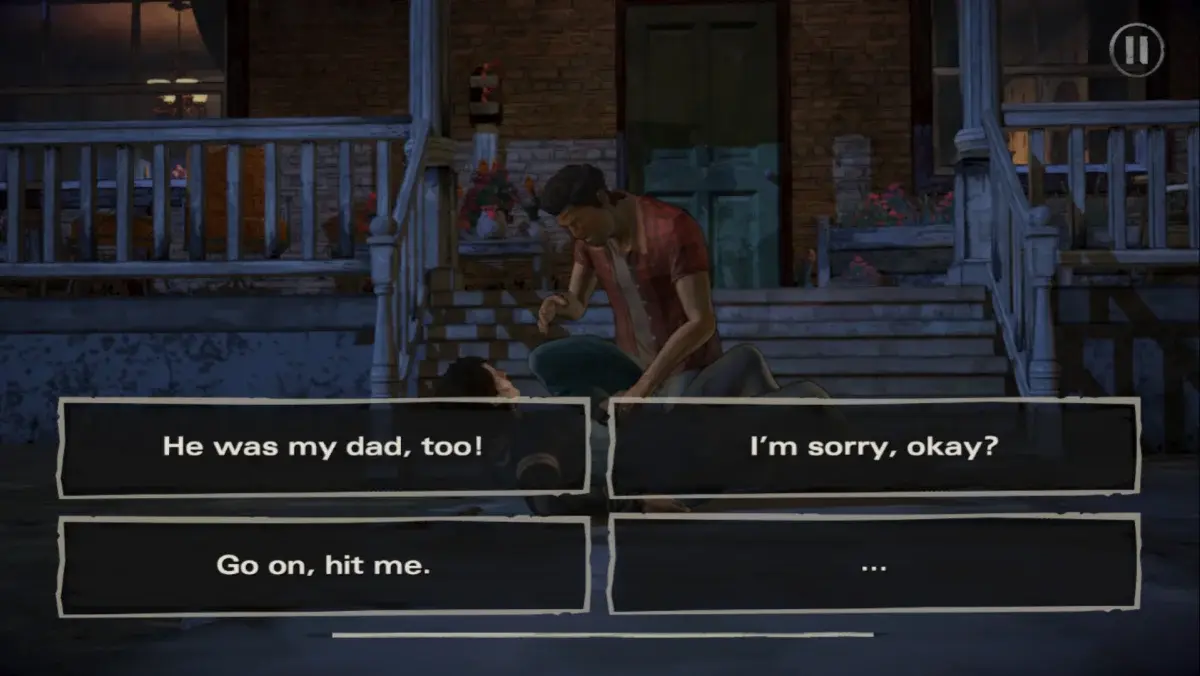Choose "He was my dad, too!" reply

coord(323,447)
